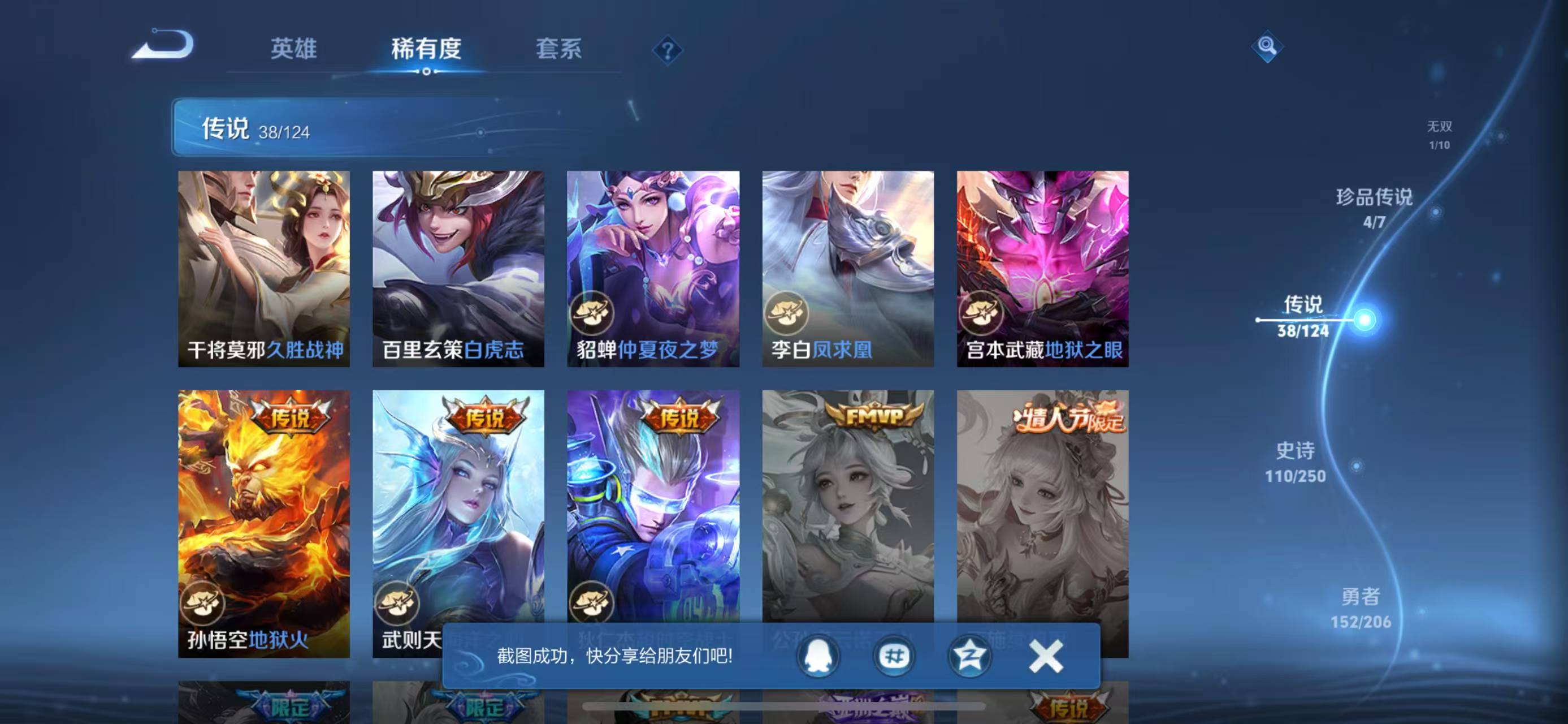Share screenshot to QQ penguin icon
This screenshot has height=724, width=1568.
[817, 657]
